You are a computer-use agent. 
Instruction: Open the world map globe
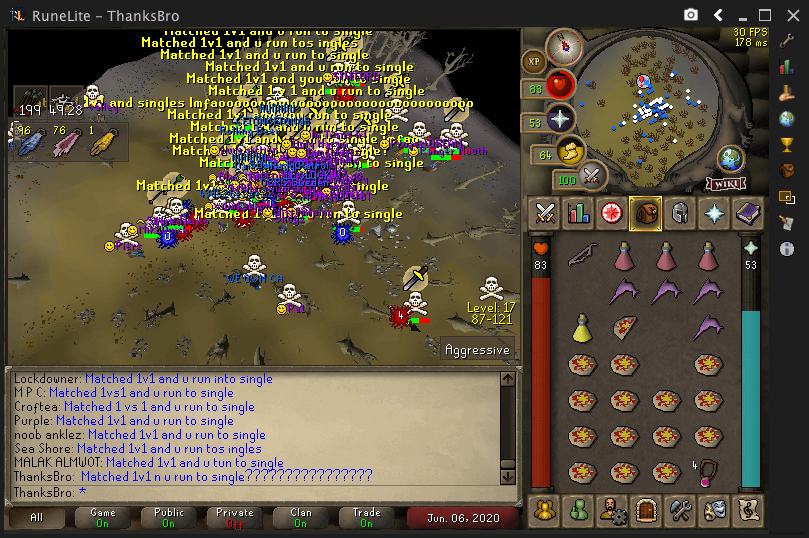click(729, 159)
